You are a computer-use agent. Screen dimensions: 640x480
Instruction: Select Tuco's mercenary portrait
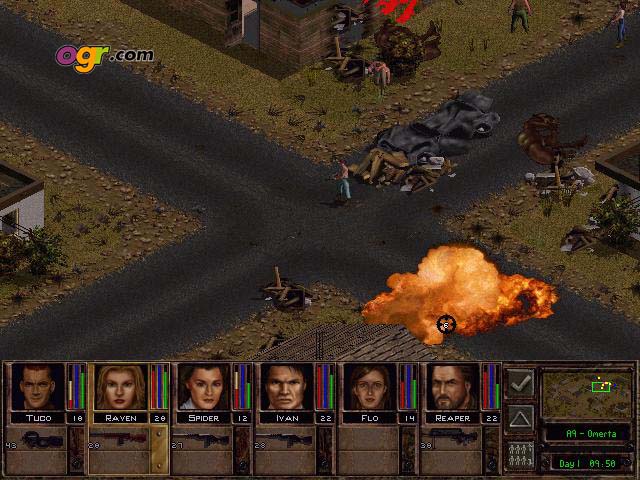pos(37,387)
